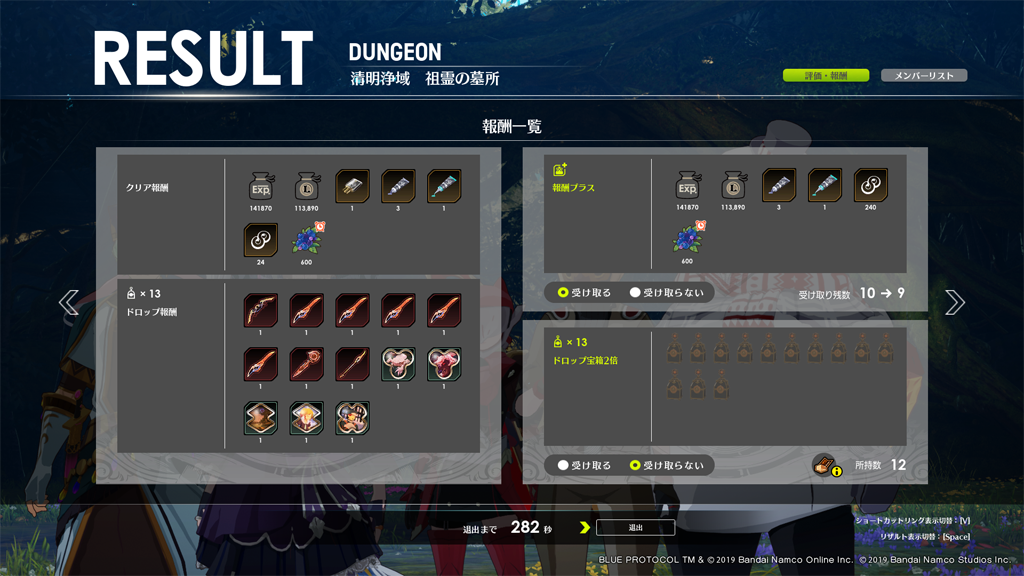The image size is (1024, 576).
Task: Inspect the chain link item with count 240
Action: click(871, 186)
